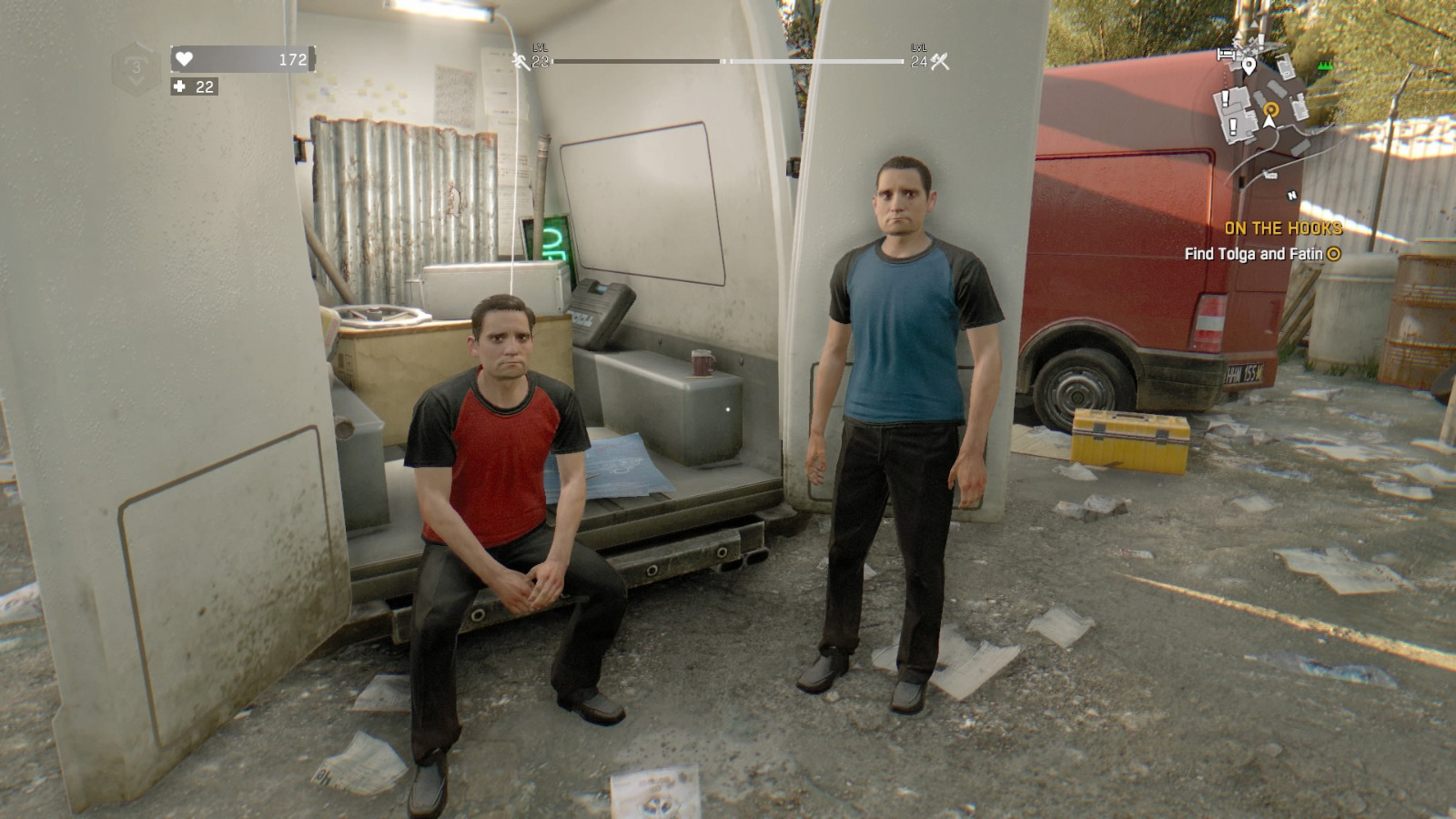Click the lower exclamation quest marker on the minimap
The image size is (1456, 819).
pyautogui.click(x=1232, y=126)
